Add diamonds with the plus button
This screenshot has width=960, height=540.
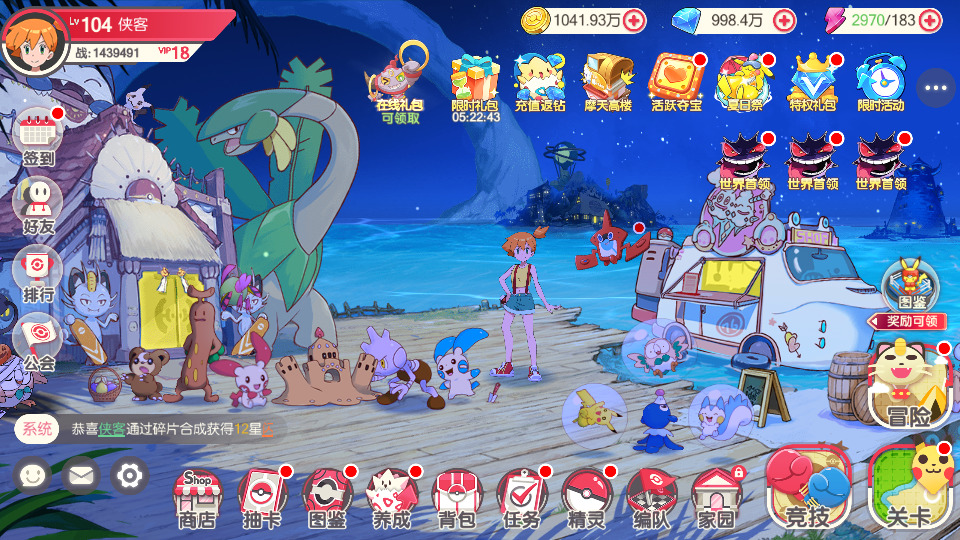[785, 19]
